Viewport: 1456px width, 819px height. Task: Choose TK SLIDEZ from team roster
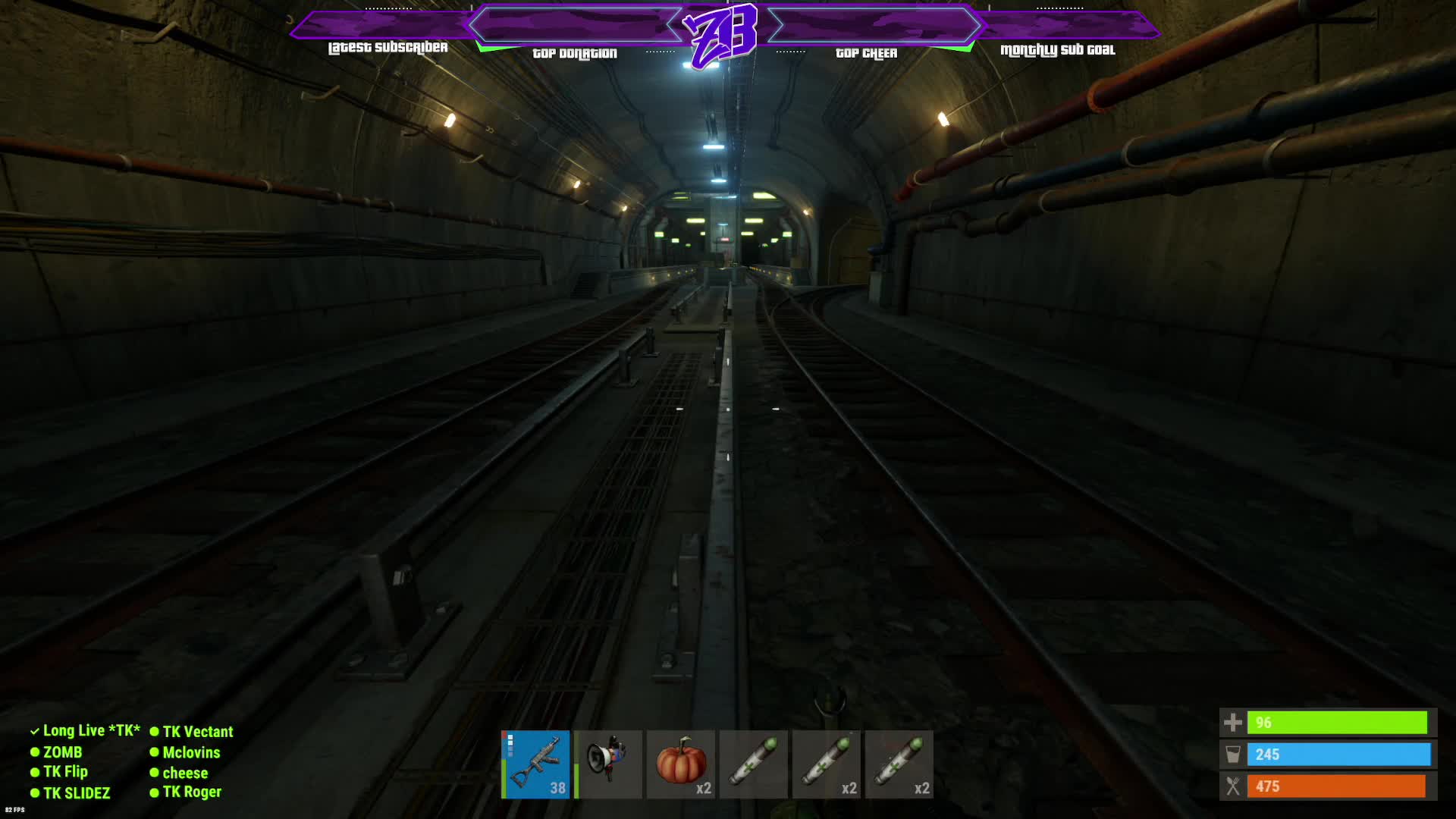pos(76,793)
